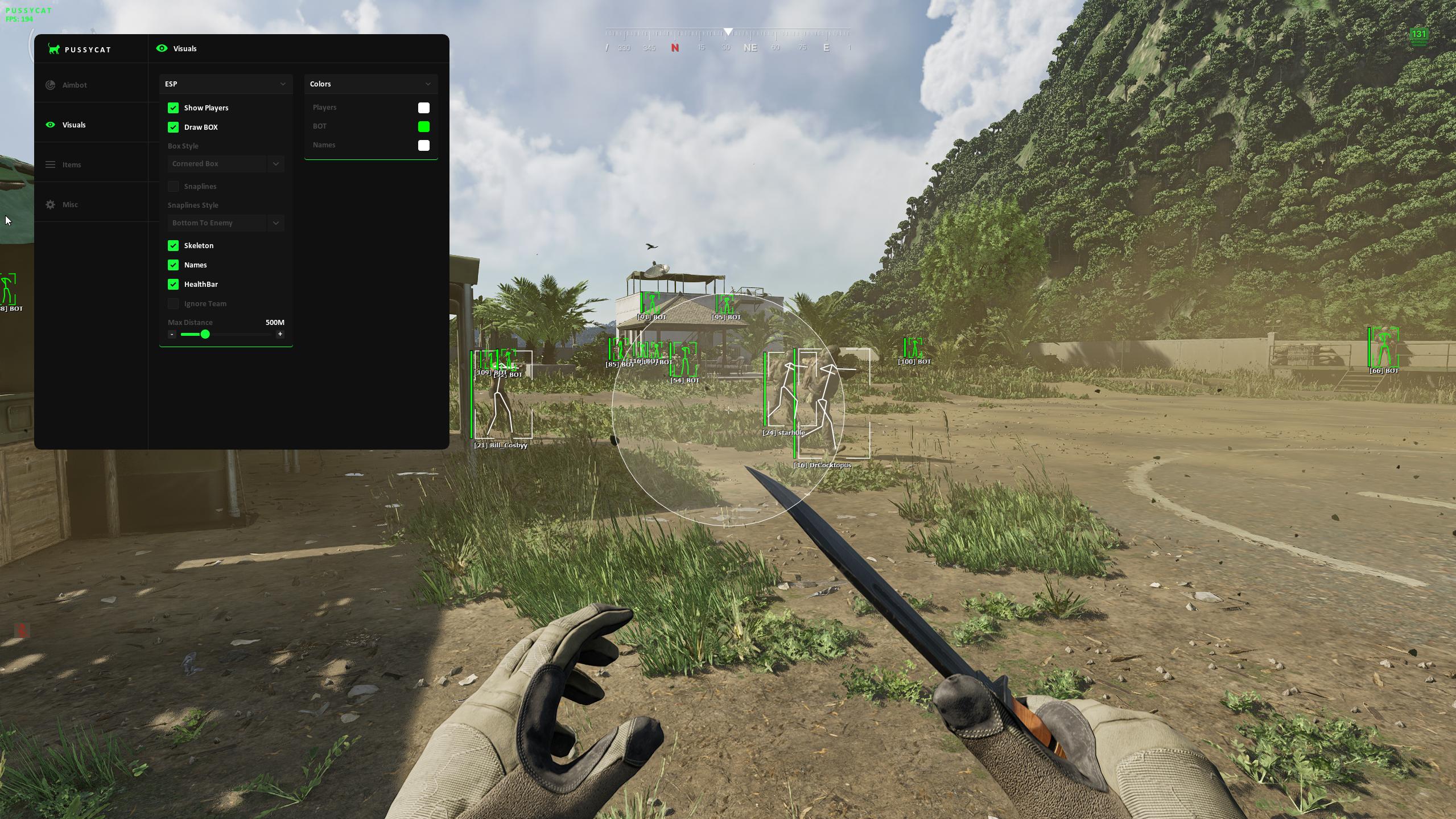Switch to the Items section
This screenshot has height=819, width=1456.
click(71, 164)
